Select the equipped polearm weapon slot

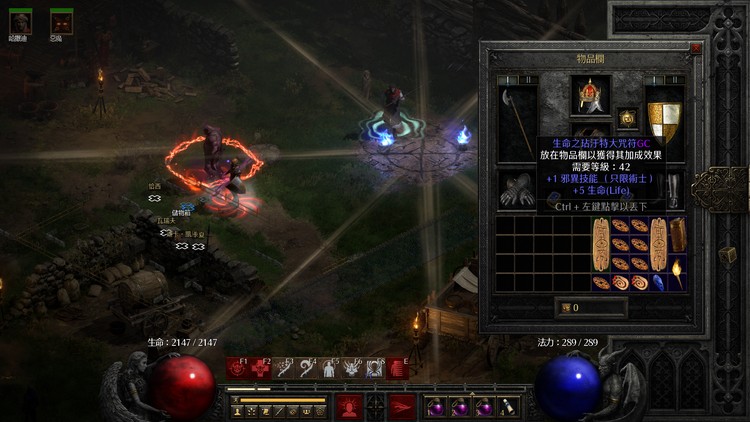click(517, 122)
